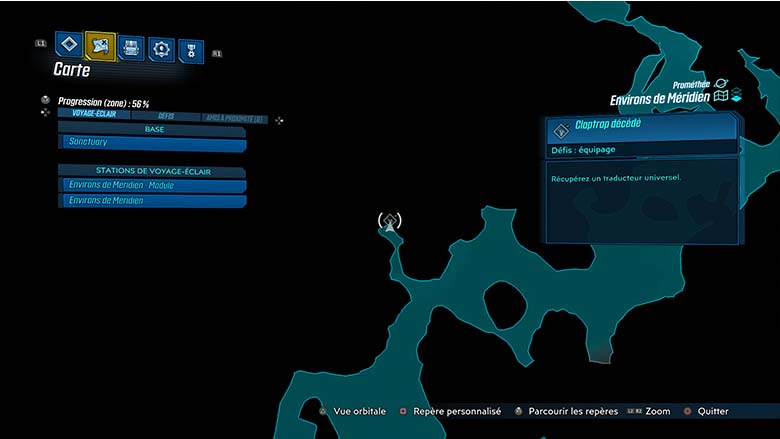The height and width of the screenshot is (439, 780).
Task: Show the Voyage-Éclair fast travel list
Action: coord(94,115)
